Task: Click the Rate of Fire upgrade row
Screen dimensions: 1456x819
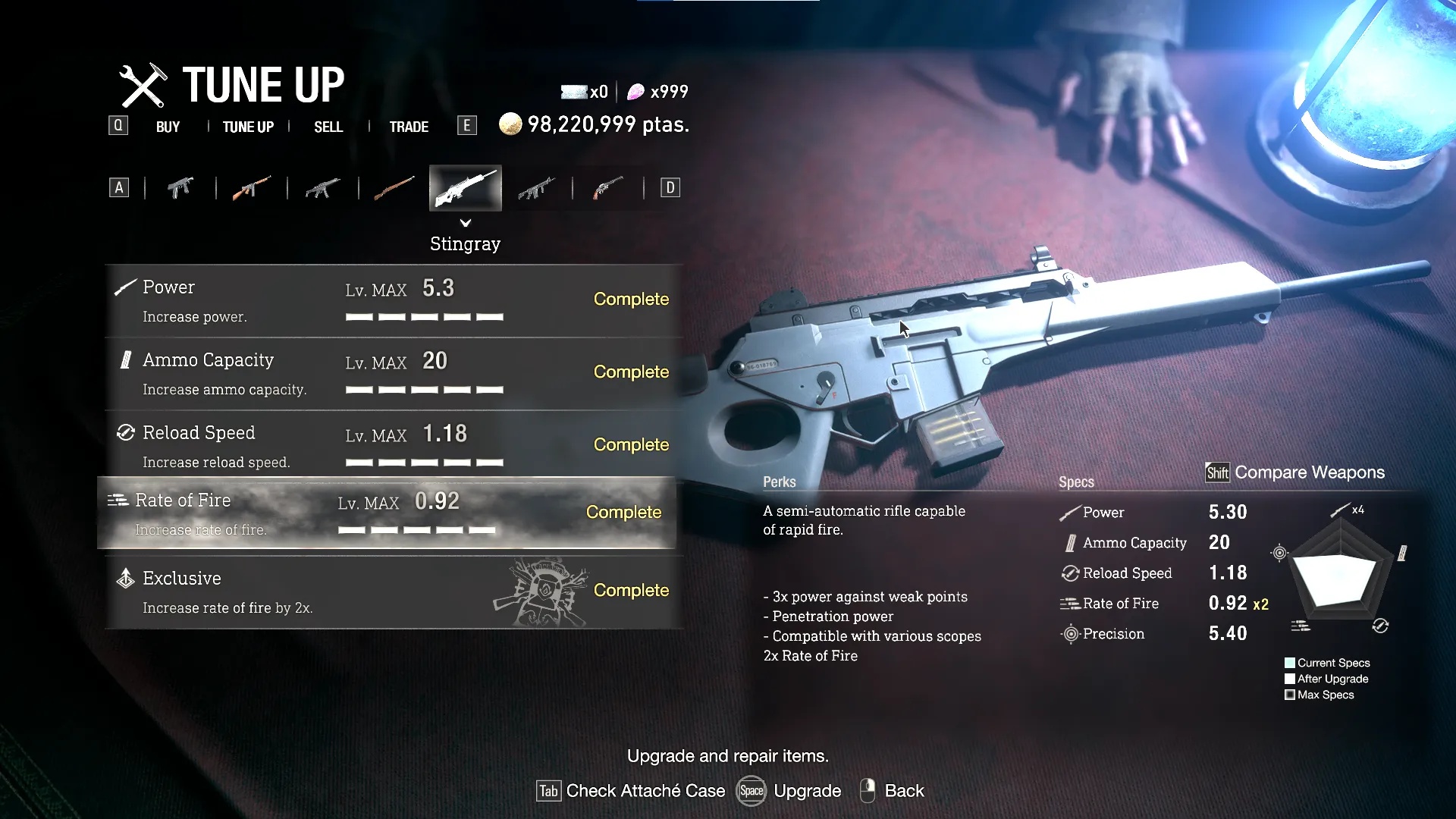Action: [387, 513]
